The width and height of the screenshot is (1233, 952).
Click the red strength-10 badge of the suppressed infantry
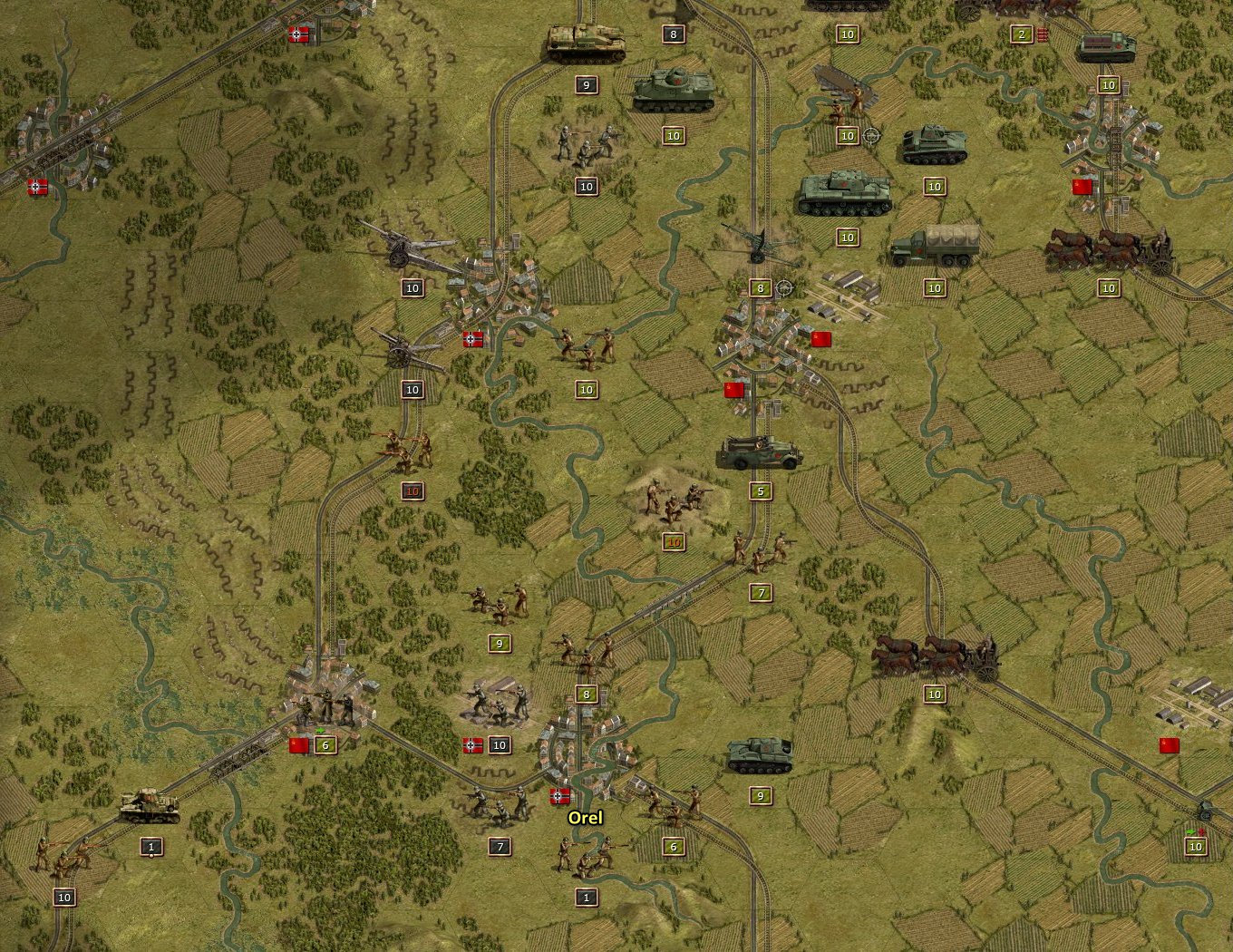(x=413, y=490)
